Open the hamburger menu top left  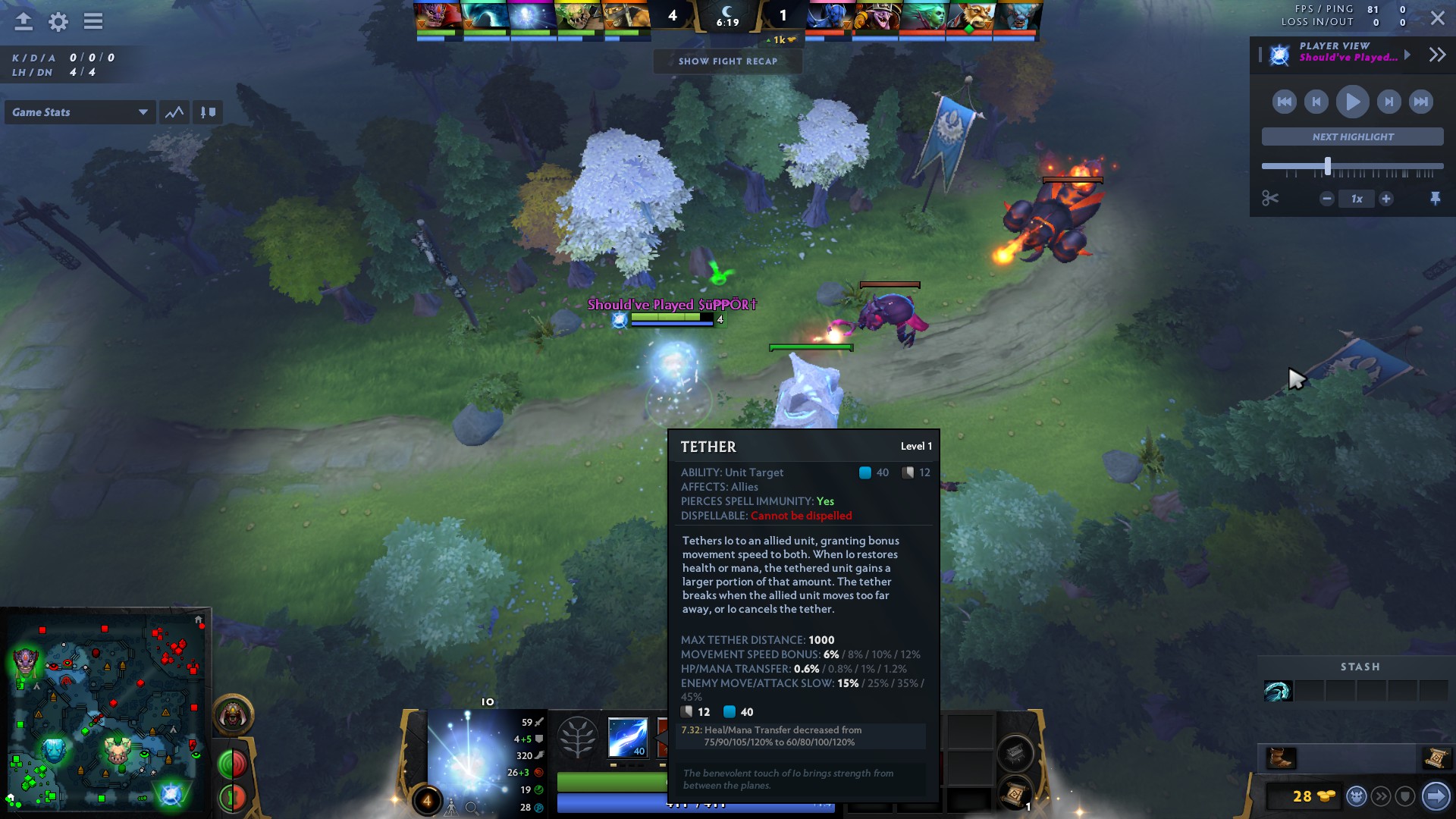point(93,22)
